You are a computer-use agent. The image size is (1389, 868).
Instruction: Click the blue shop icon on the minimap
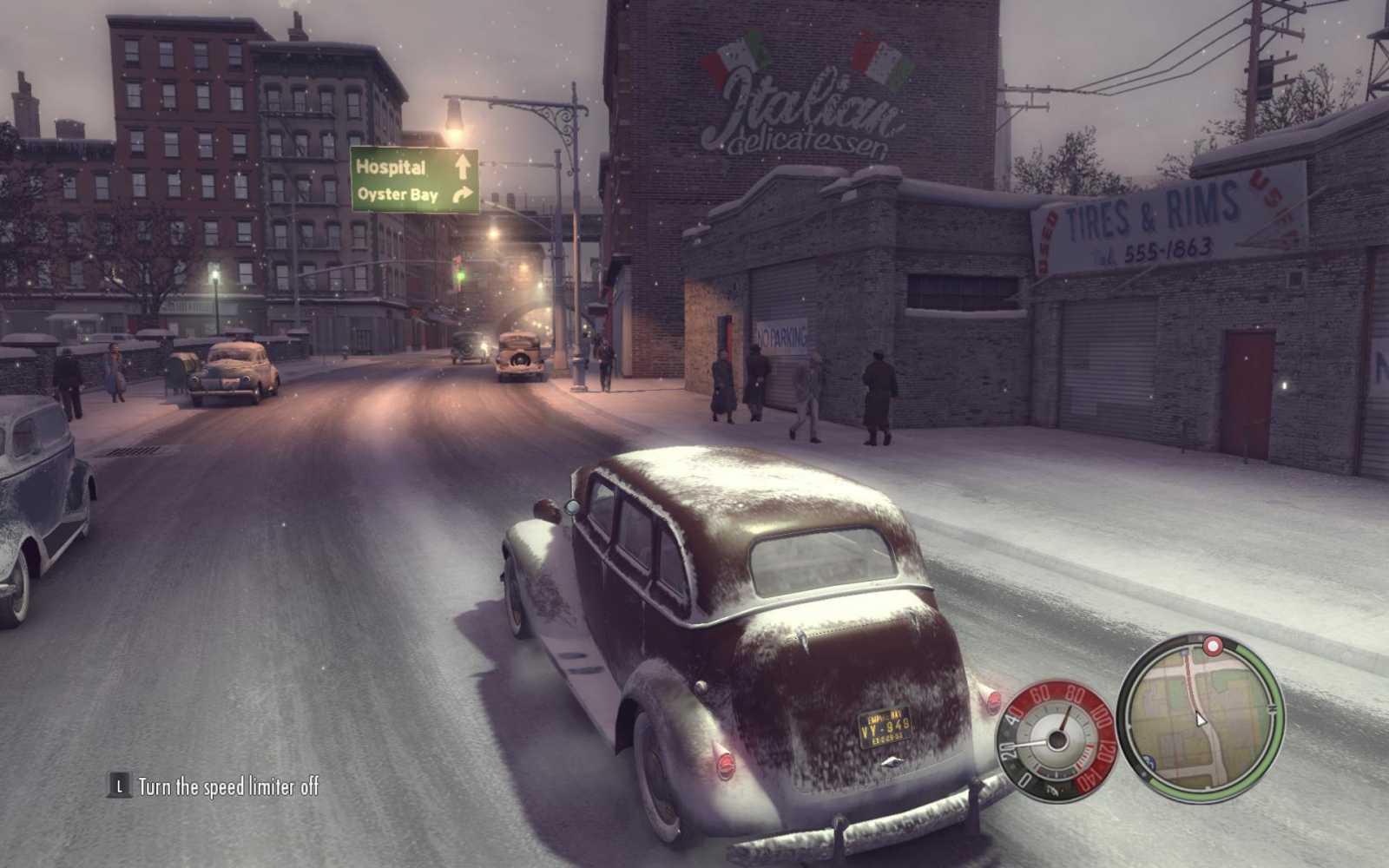(1149, 760)
